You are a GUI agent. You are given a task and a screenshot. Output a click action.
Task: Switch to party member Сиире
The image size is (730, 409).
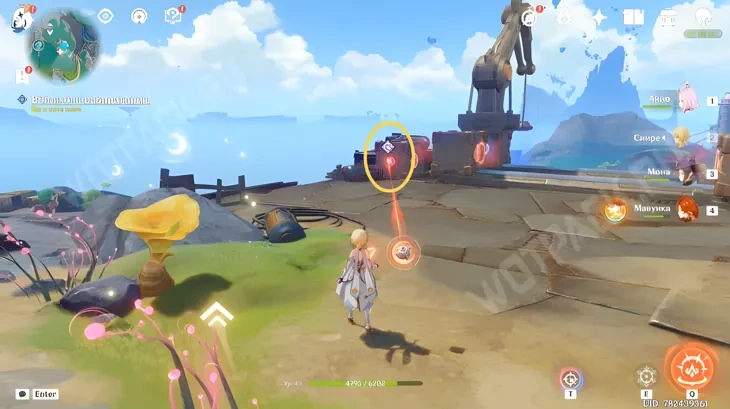pos(684,137)
